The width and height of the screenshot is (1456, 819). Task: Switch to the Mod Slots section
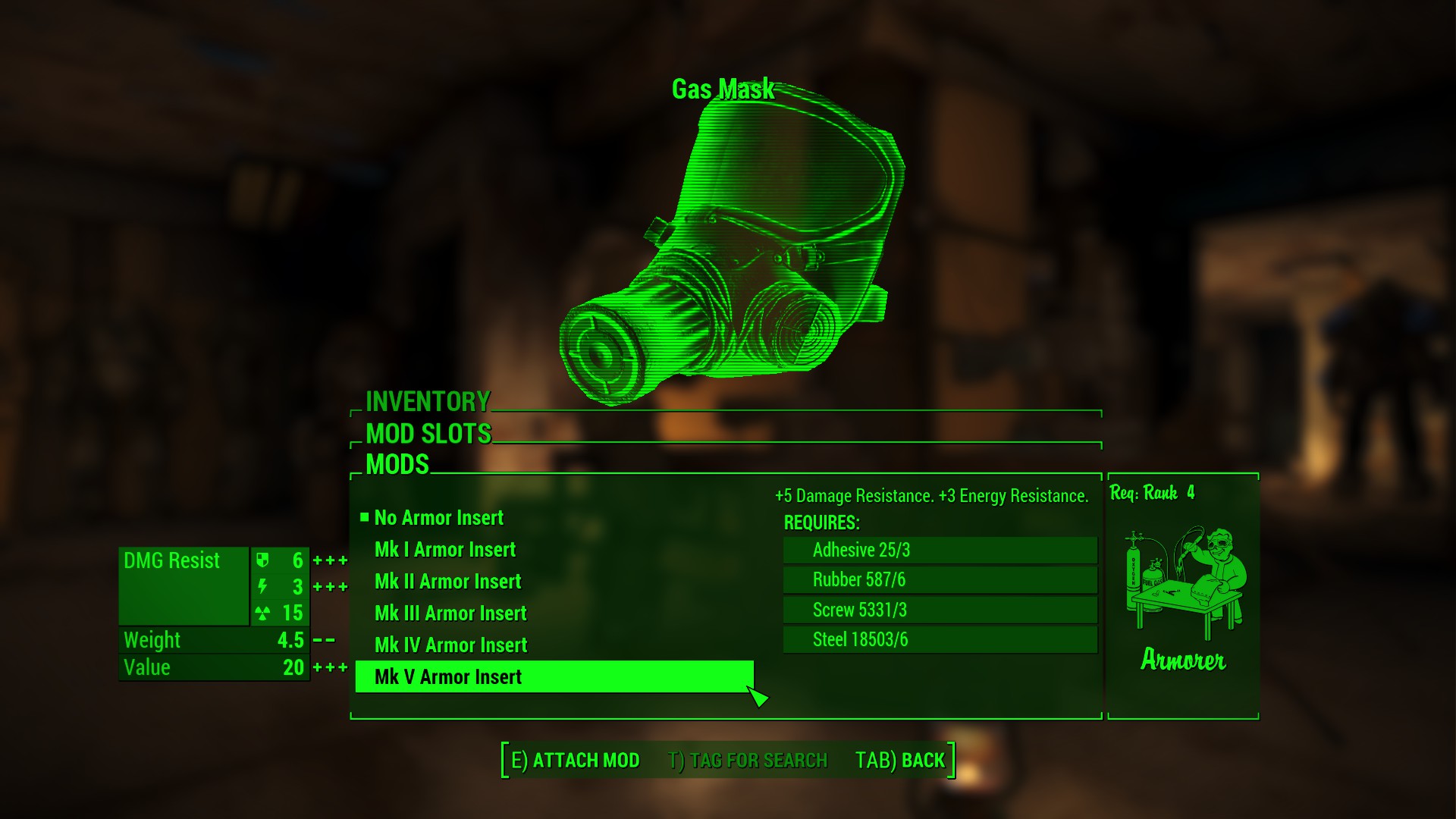click(428, 434)
